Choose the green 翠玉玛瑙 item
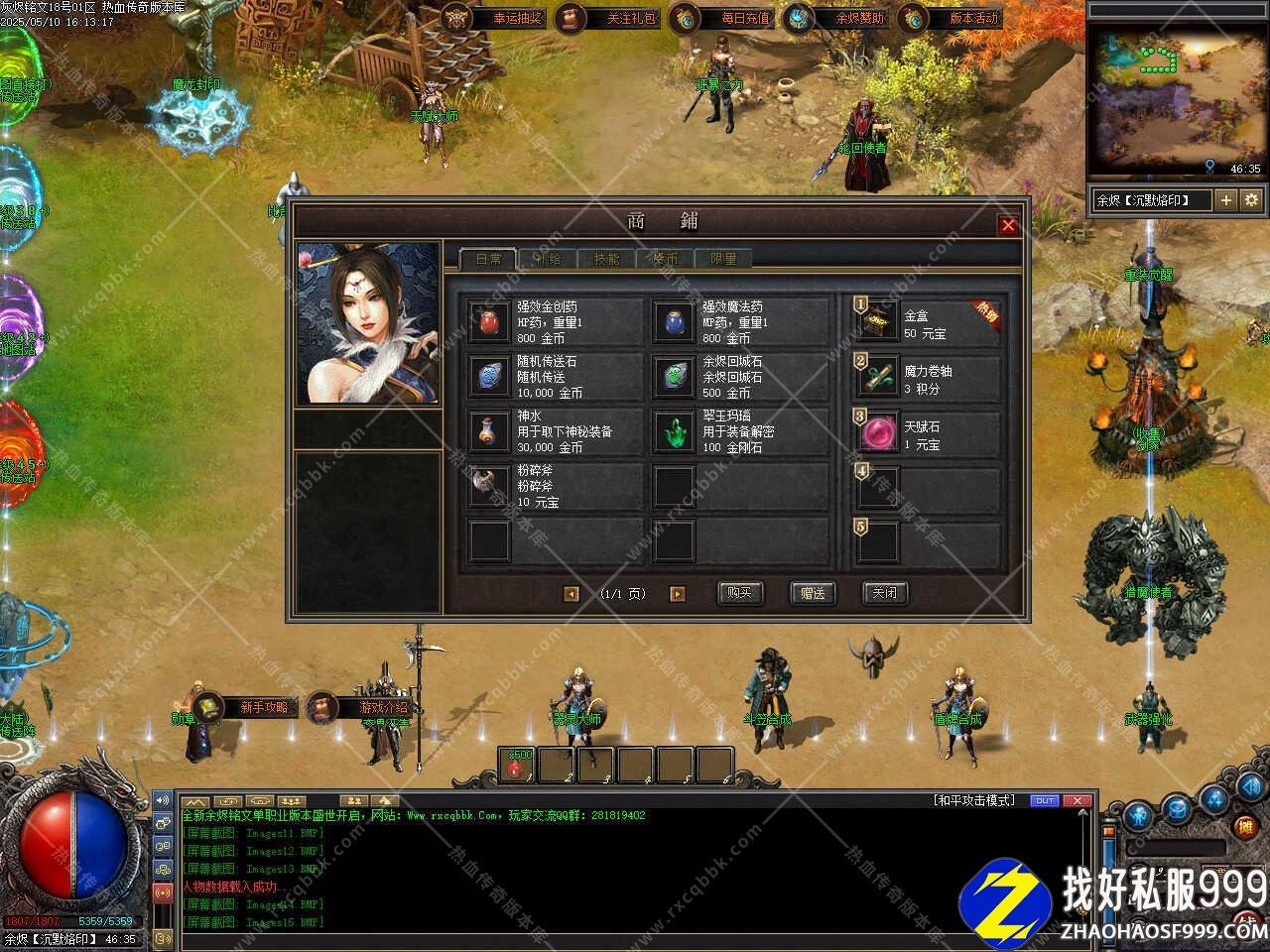This screenshot has height=952, width=1270. click(675, 431)
